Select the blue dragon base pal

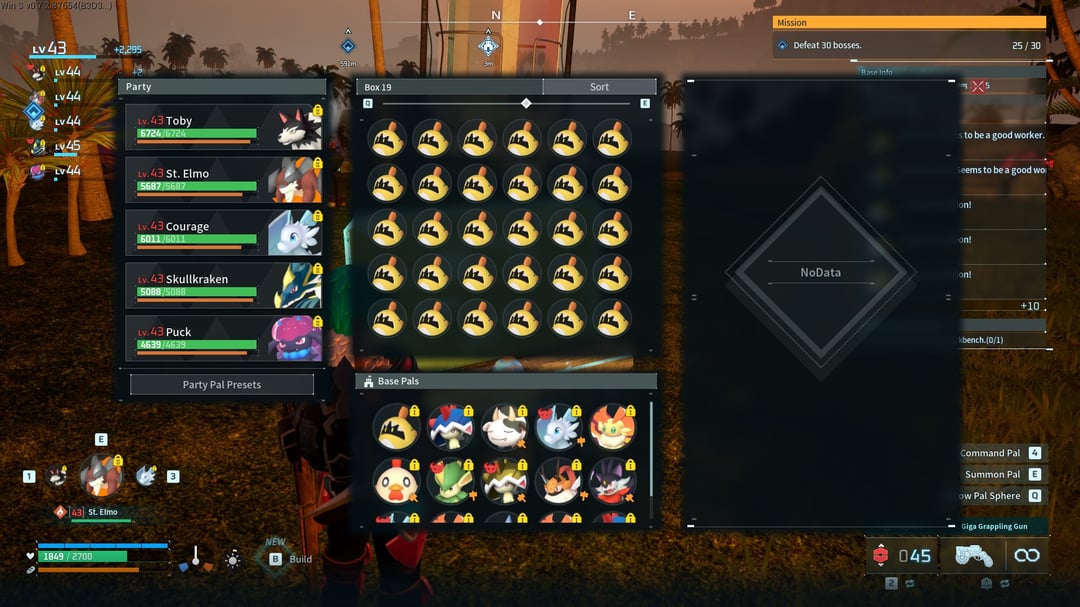click(557, 427)
